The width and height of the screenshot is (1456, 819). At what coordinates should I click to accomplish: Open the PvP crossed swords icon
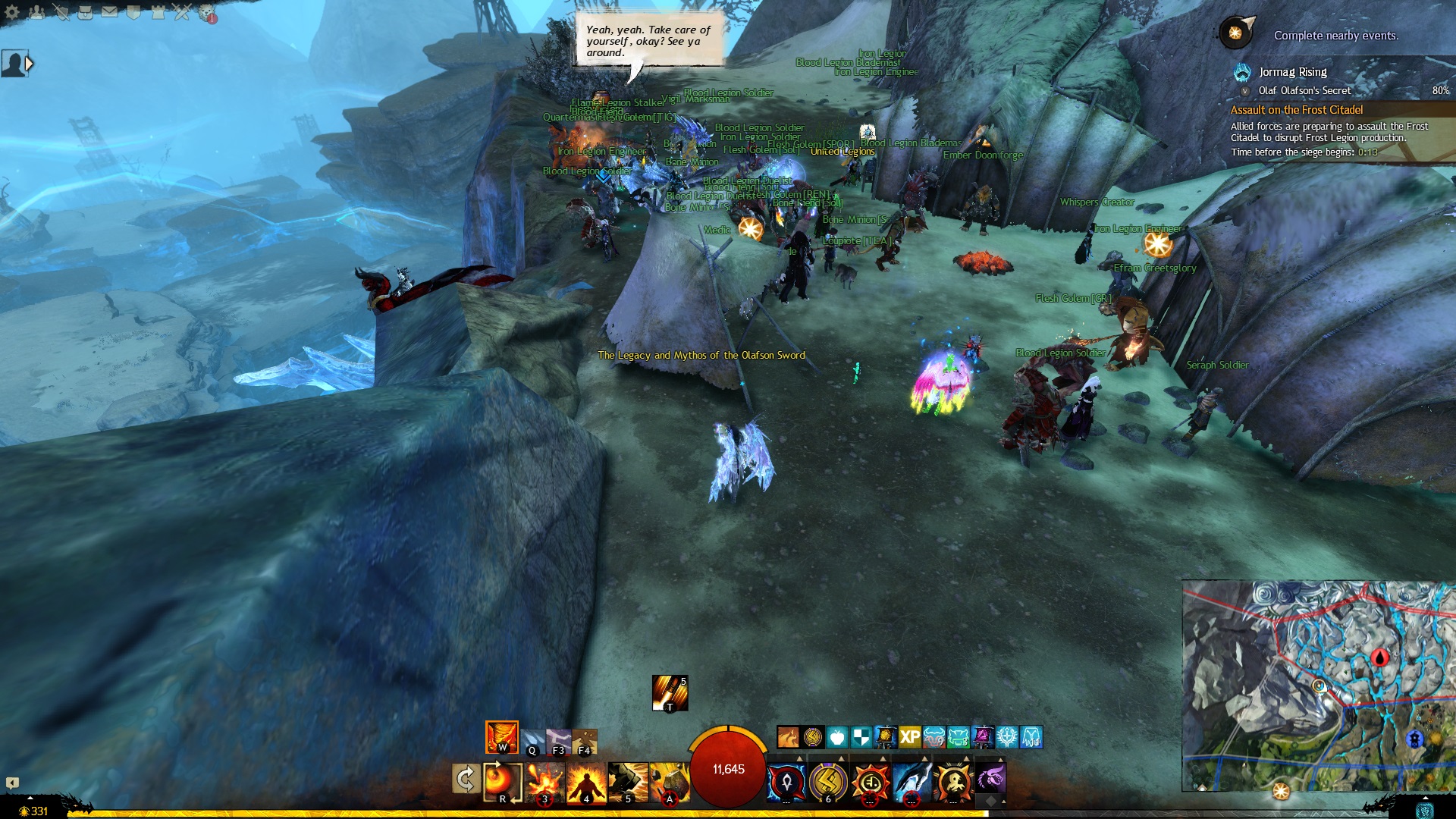pyautogui.click(x=182, y=12)
